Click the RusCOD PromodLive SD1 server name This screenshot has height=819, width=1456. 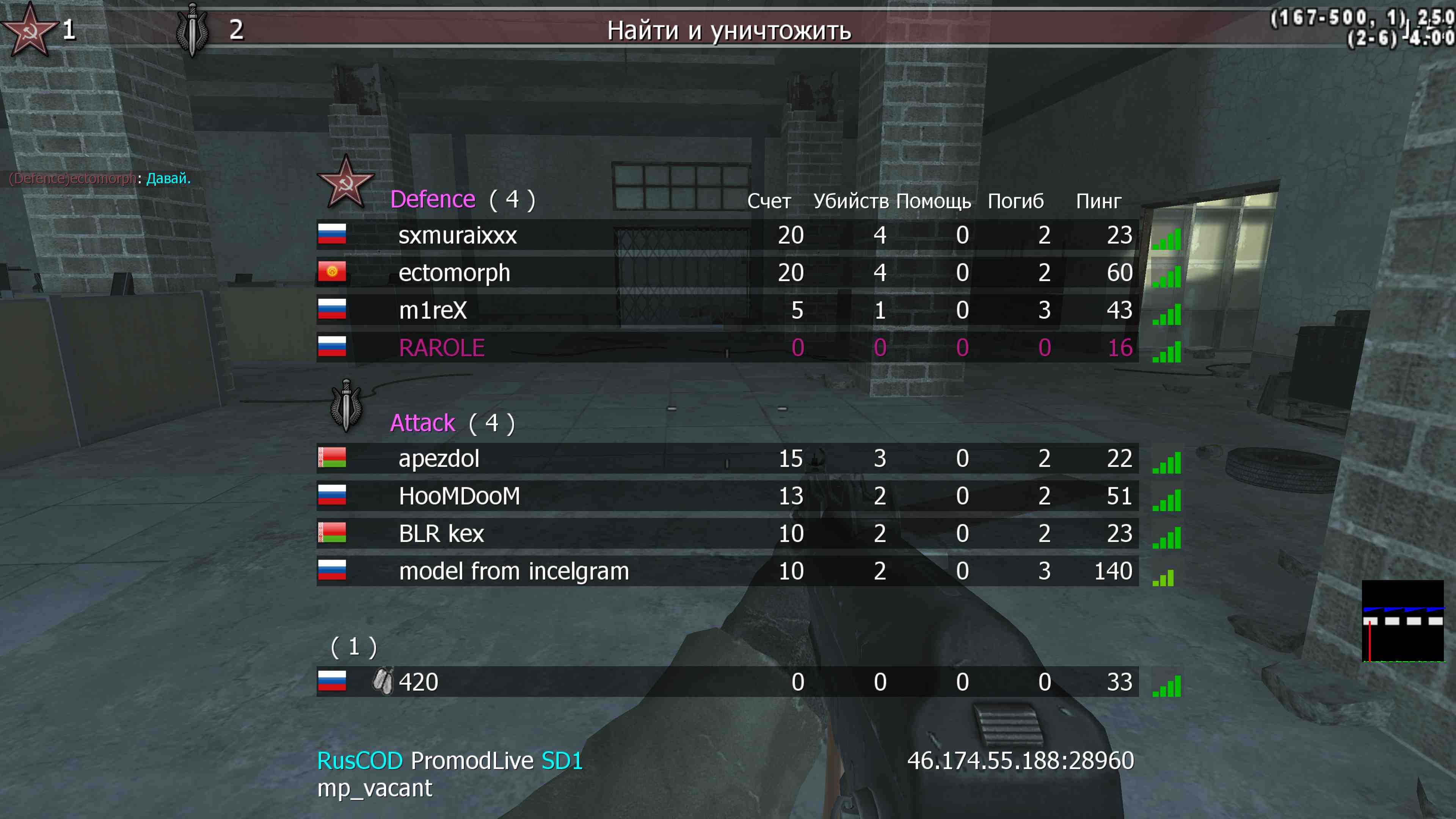pos(449,761)
